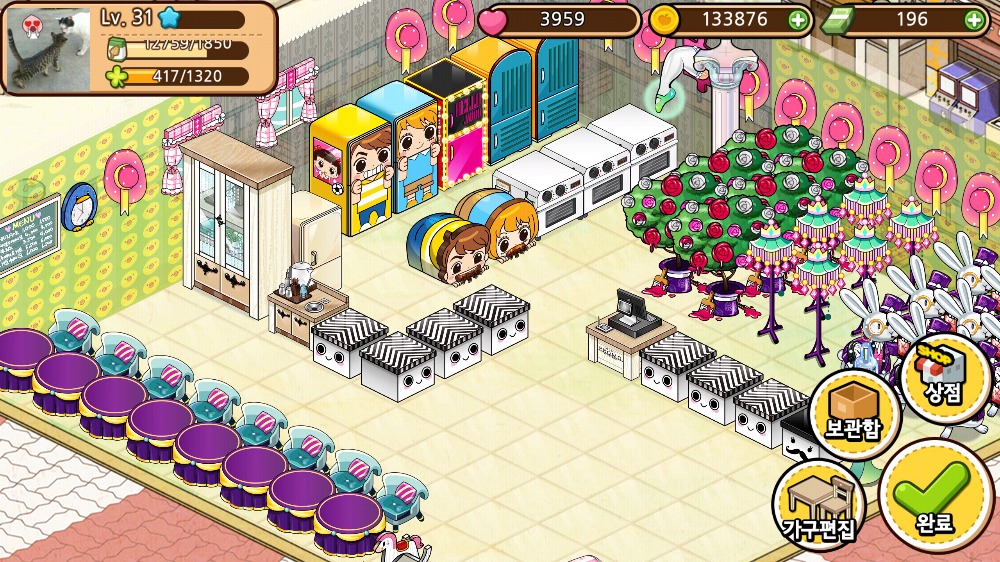Add green cash with the plus button
The height and width of the screenshot is (562, 1000).
(x=973, y=19)
